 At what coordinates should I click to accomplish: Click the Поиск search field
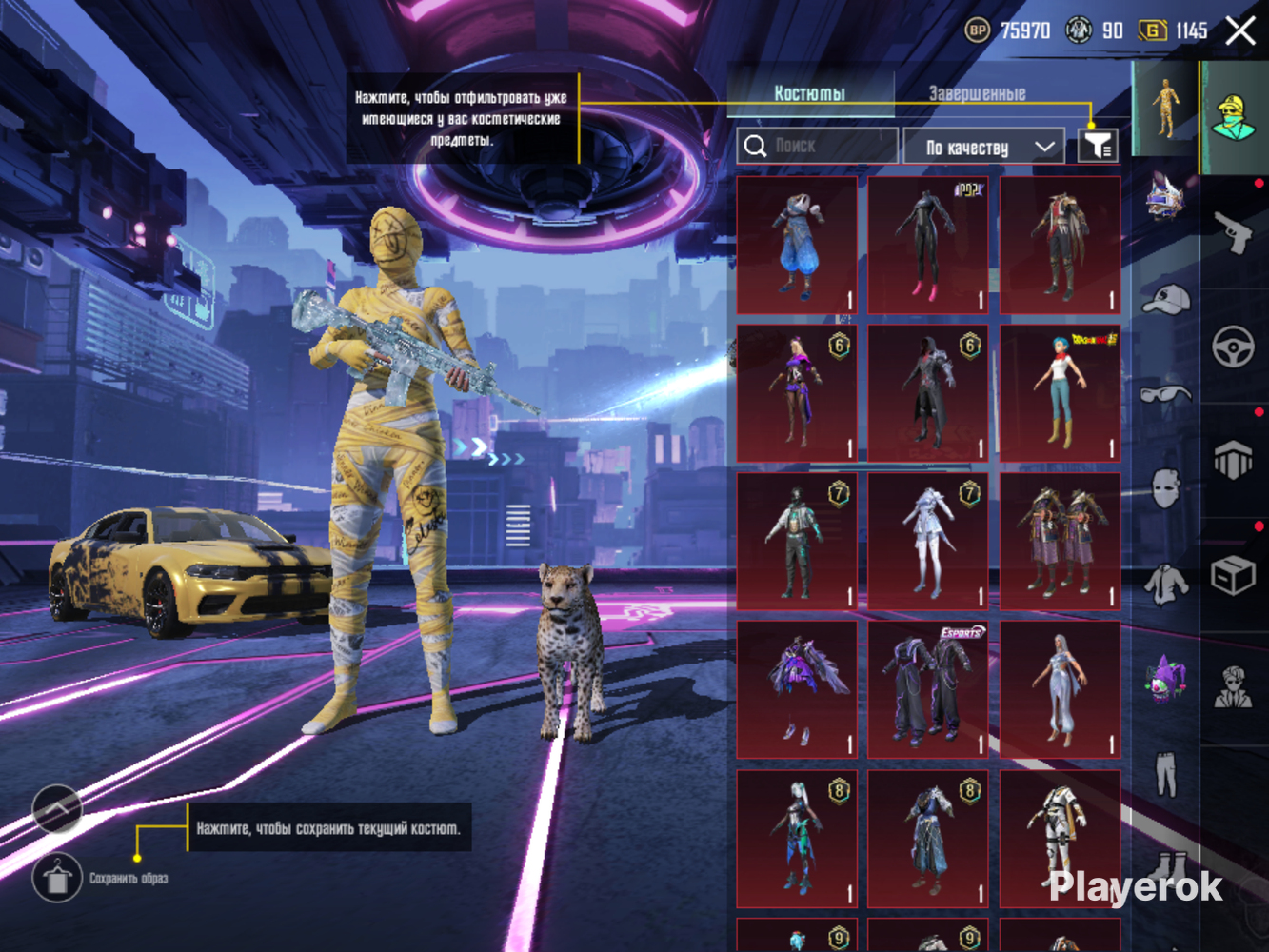(819, 146)
